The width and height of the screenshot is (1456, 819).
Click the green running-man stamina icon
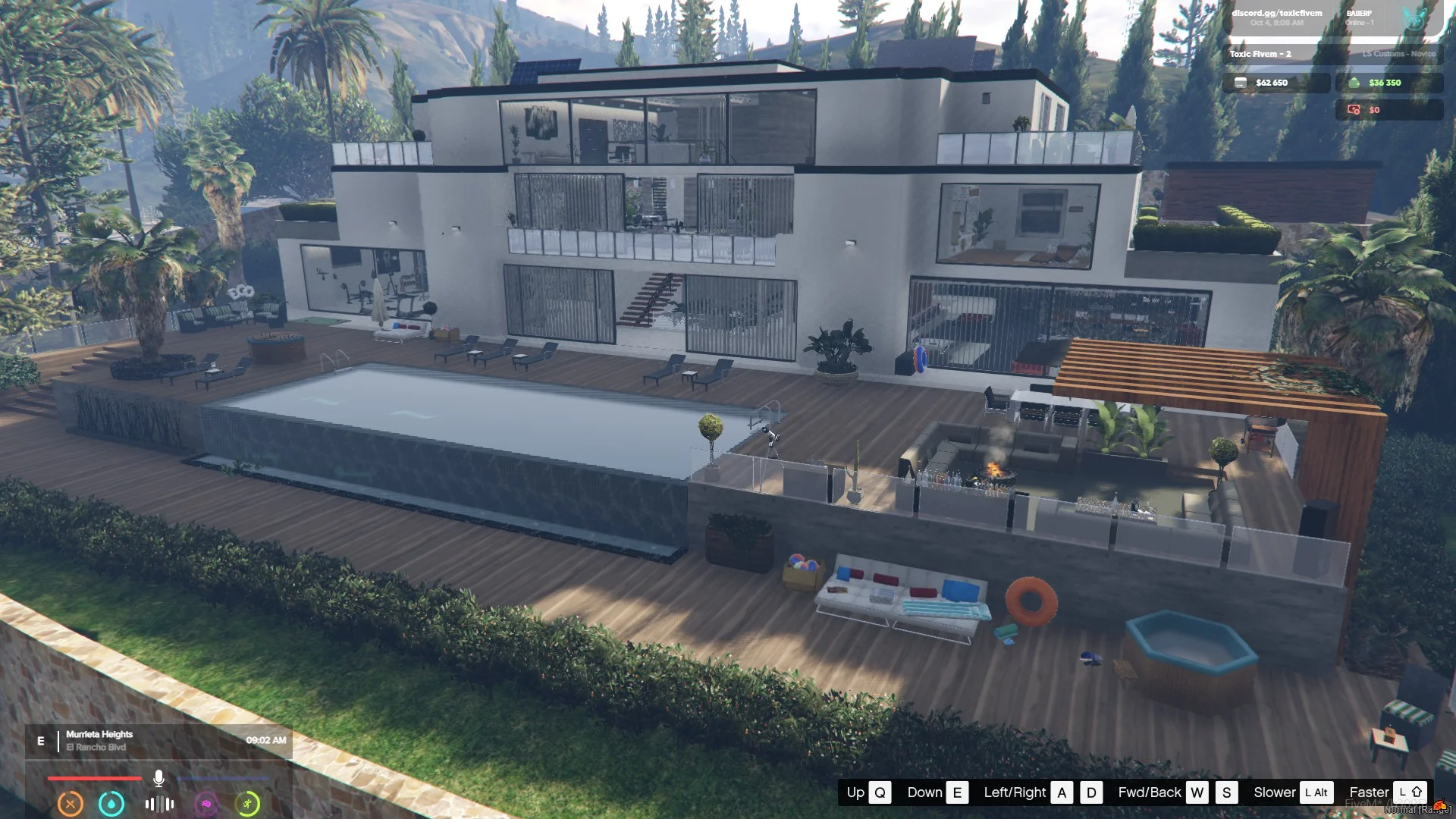click(247, 803)
